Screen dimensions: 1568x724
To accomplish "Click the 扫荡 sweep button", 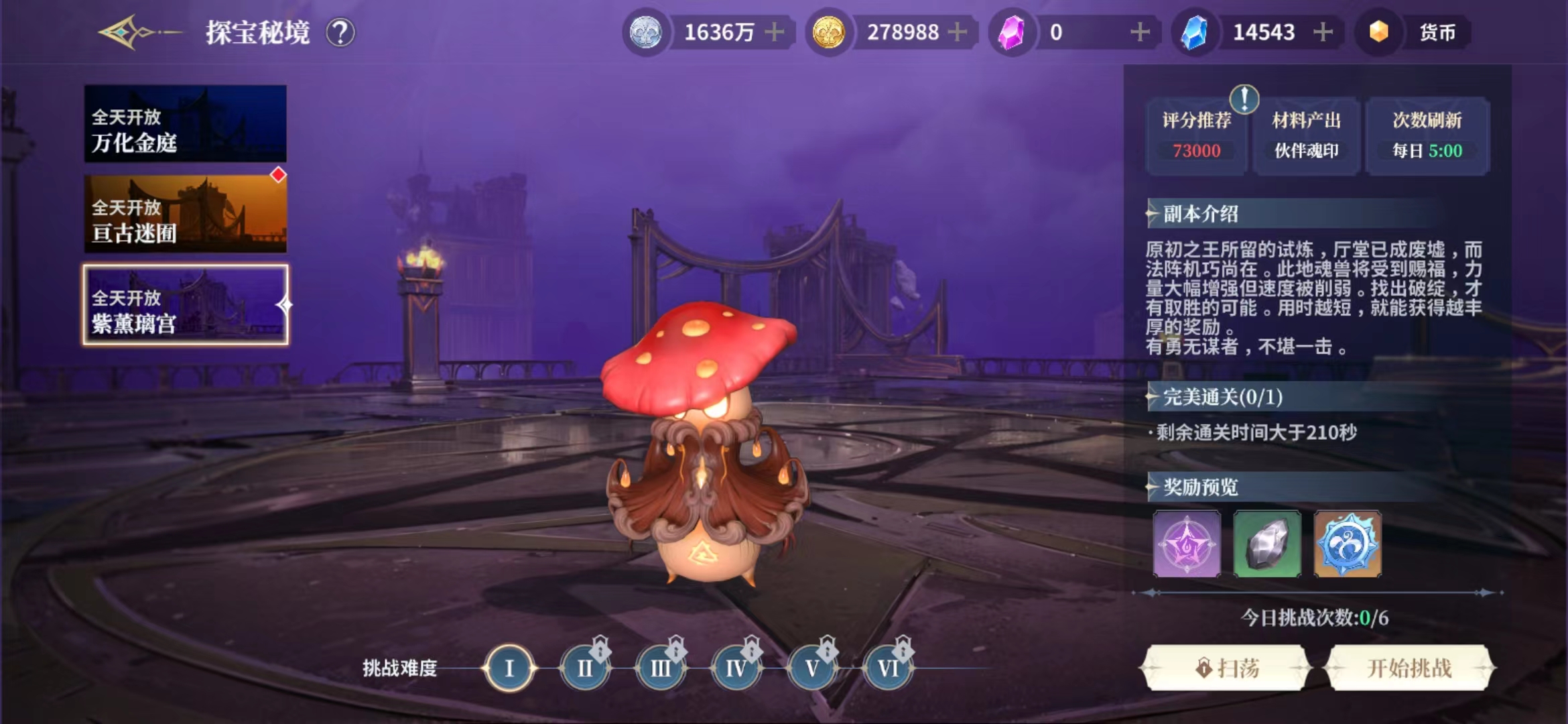I will click(x=1226, y=668).
